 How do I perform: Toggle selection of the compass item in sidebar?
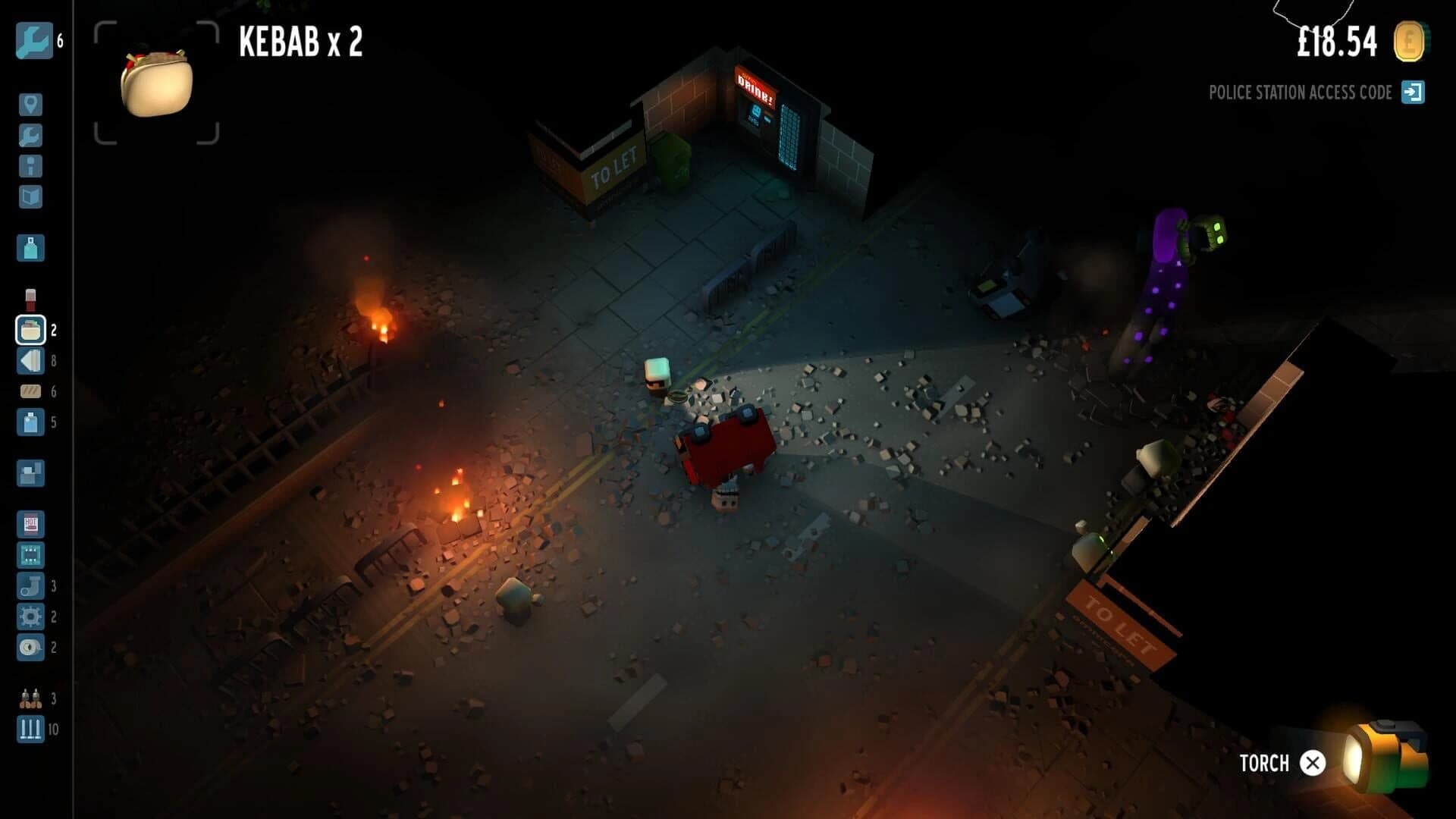click(x=30, y=648)
